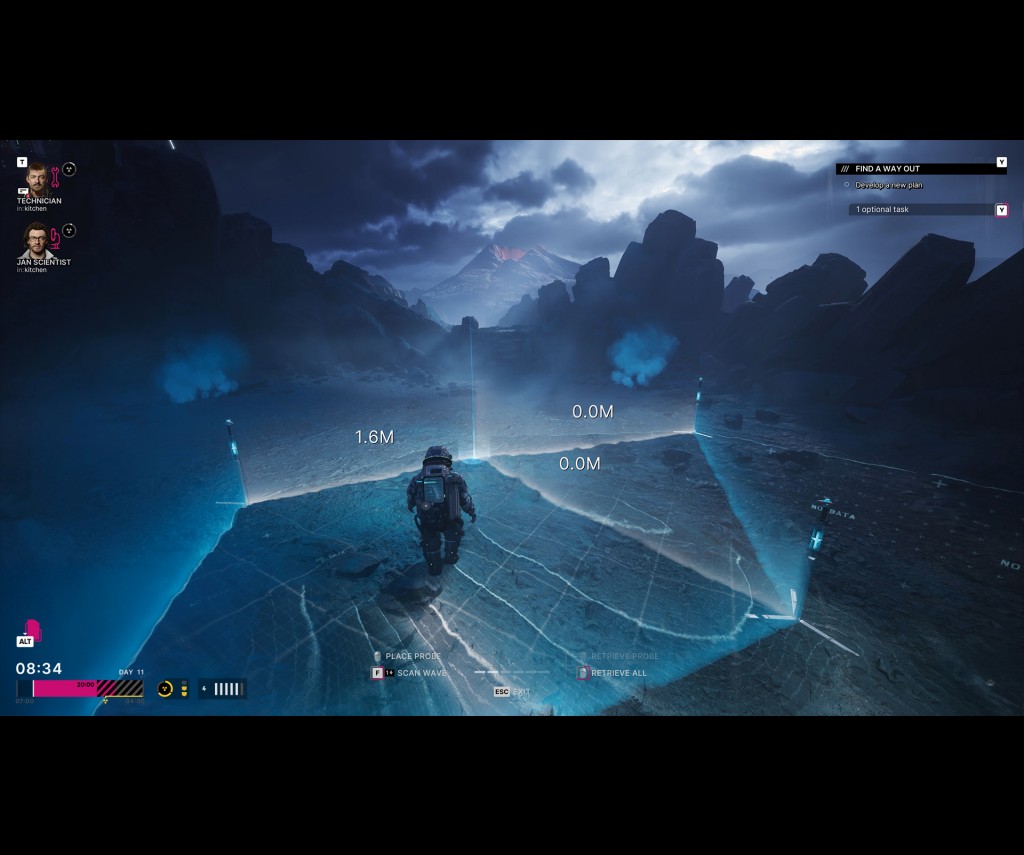Select the Develop a new plan objective
Viewport: 1024px width, 855px height.
(888, 186)
